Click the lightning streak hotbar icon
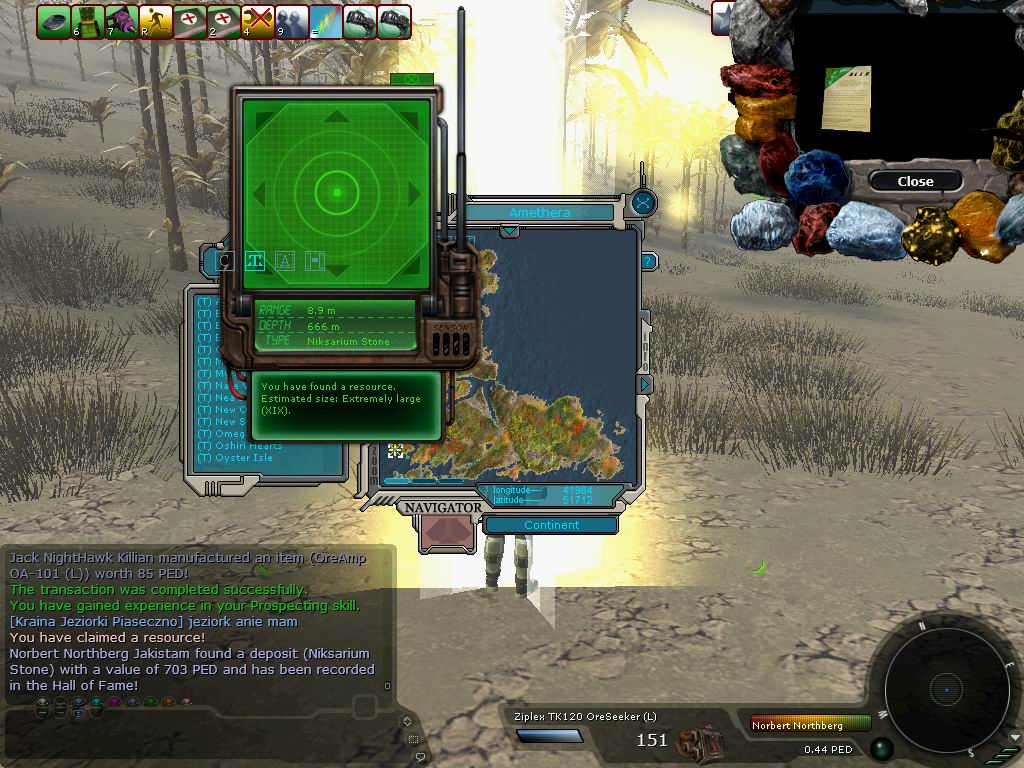 tap(327, 22)
